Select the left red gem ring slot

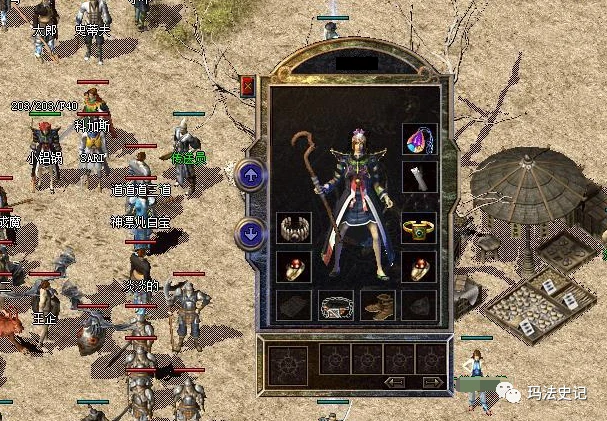point(294,266)
